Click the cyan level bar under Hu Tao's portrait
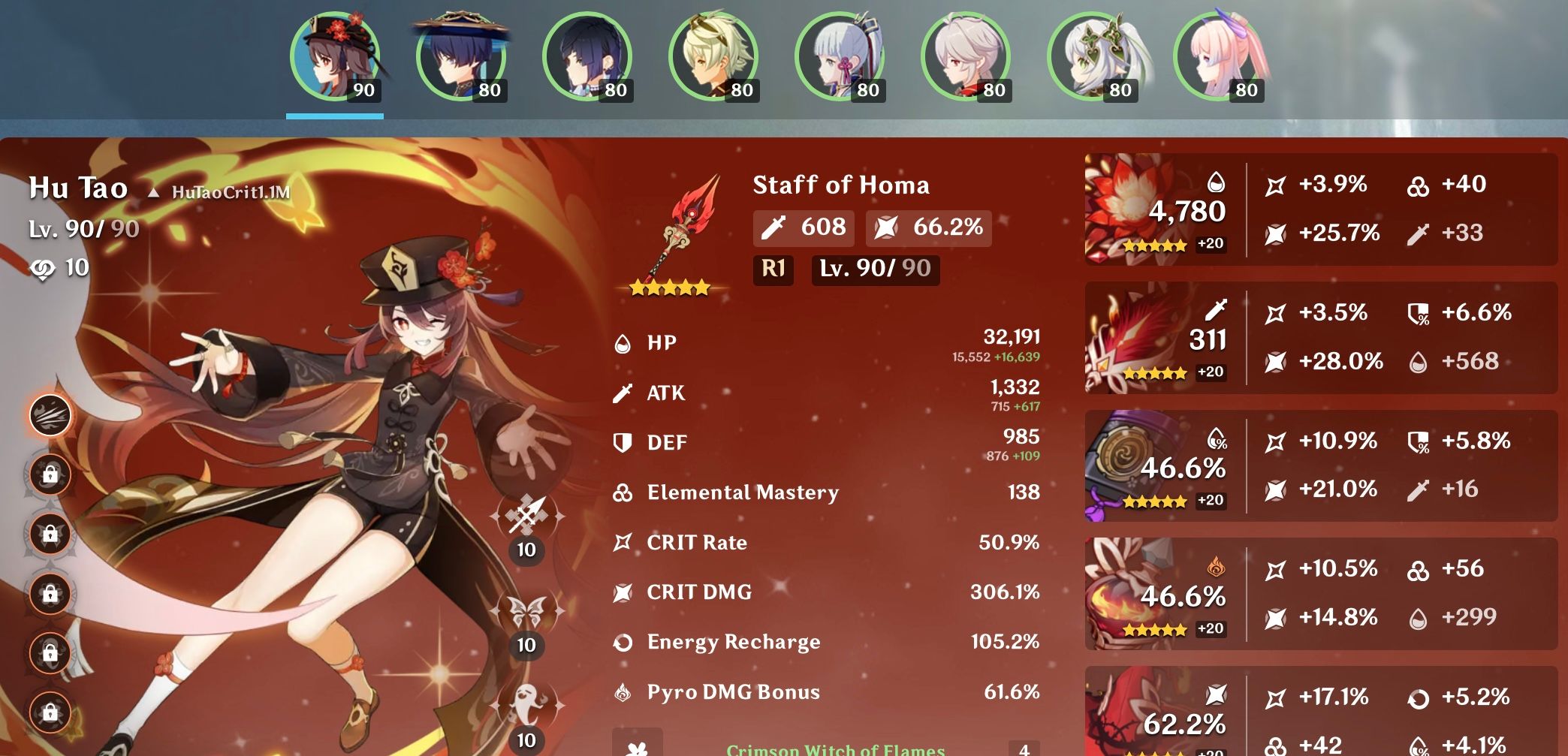1568x756 pixels. [336, 116]
